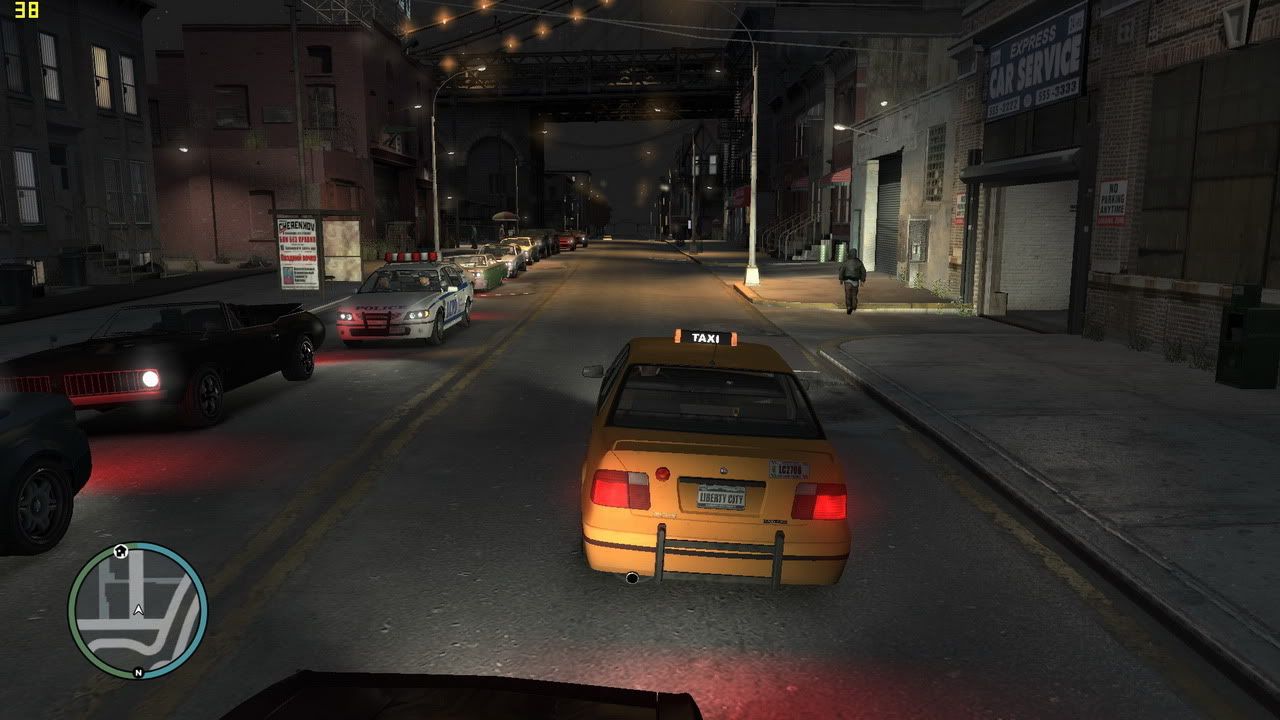Image resolution: width=1280 pixels, height=720 pixels.
Task: Click the north N marker on radar
Action: [138, 673]
